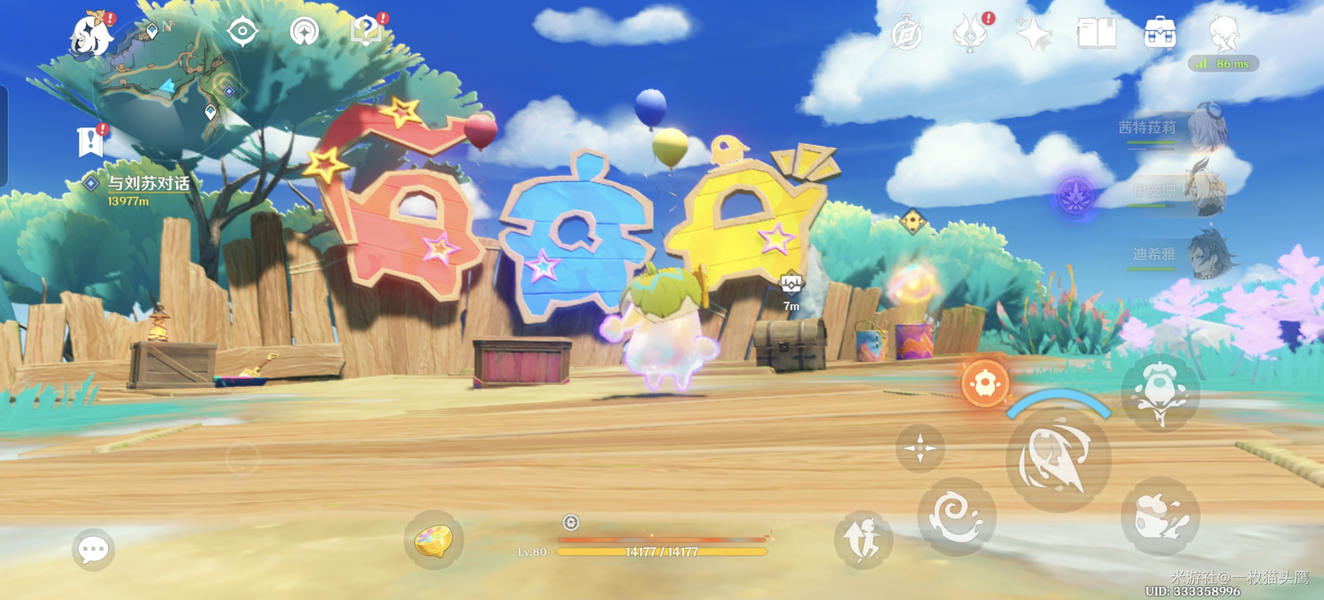The height and width of the screenshot is (600, 1324).
Task: Open the character profile head icon
Action: coord(1224,34)
